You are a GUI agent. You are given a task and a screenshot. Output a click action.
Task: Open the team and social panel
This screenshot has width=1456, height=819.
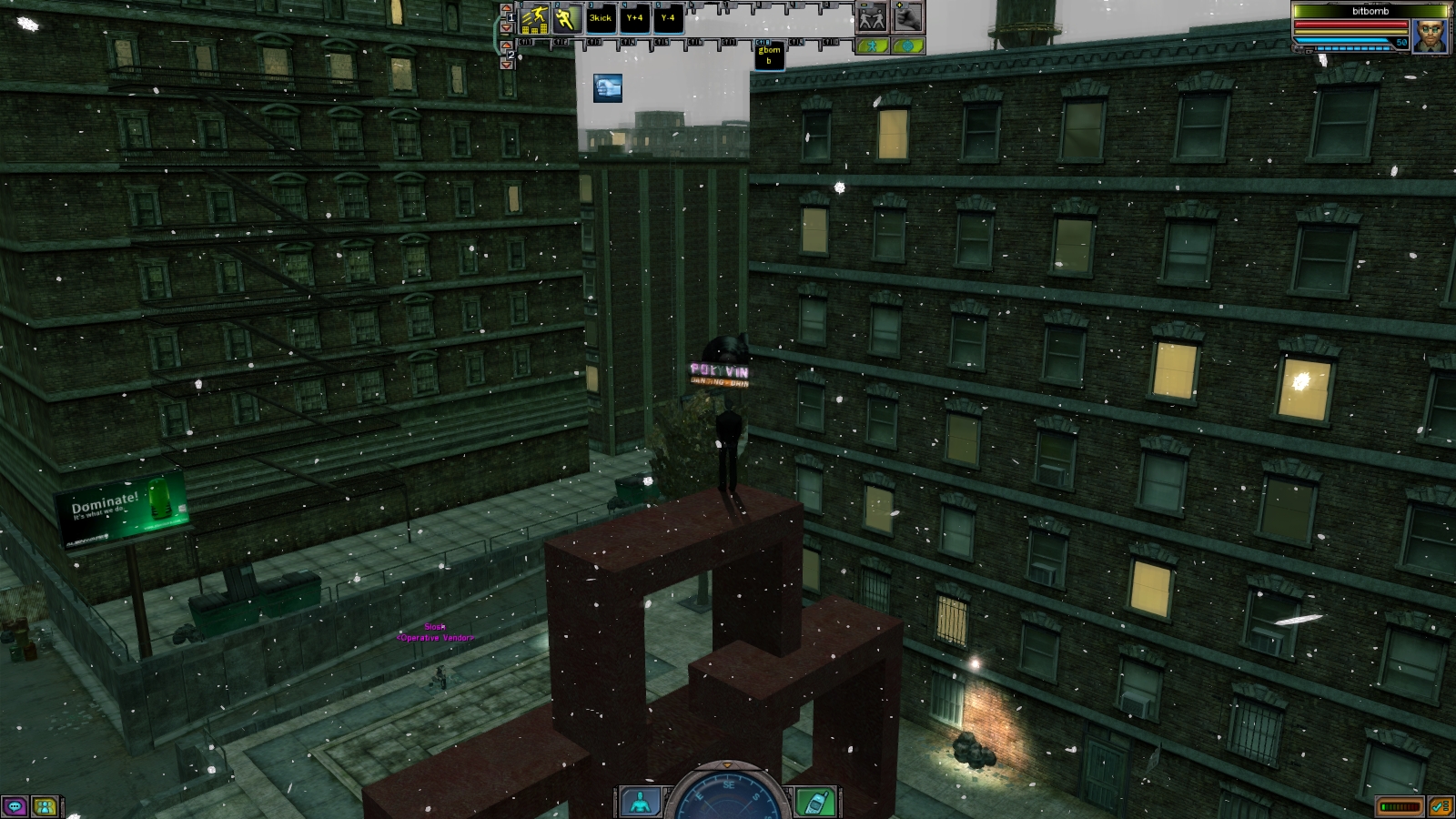tap(45, 806)
